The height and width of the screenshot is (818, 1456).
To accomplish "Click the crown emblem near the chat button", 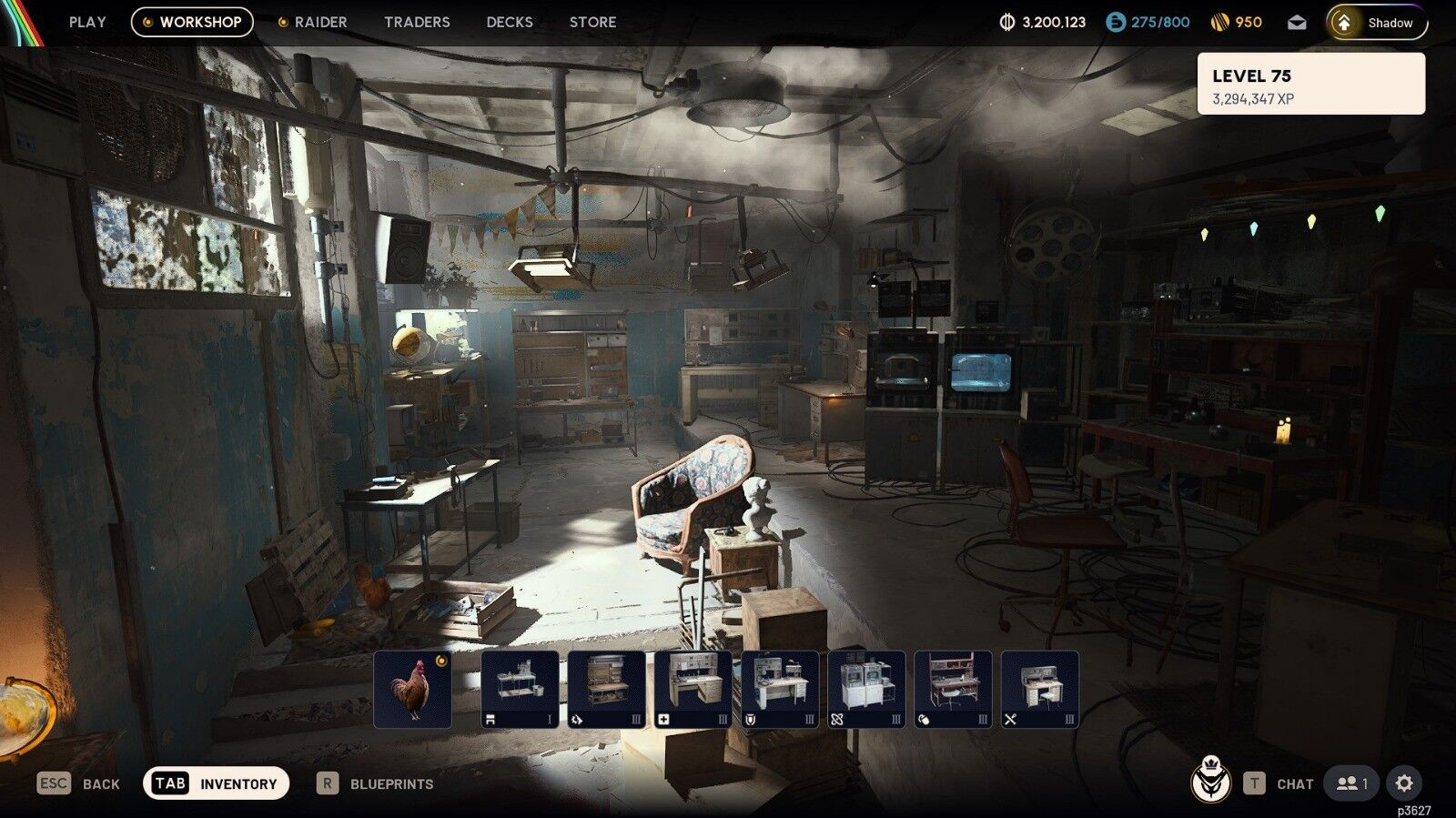I will tap(1213, 783).
